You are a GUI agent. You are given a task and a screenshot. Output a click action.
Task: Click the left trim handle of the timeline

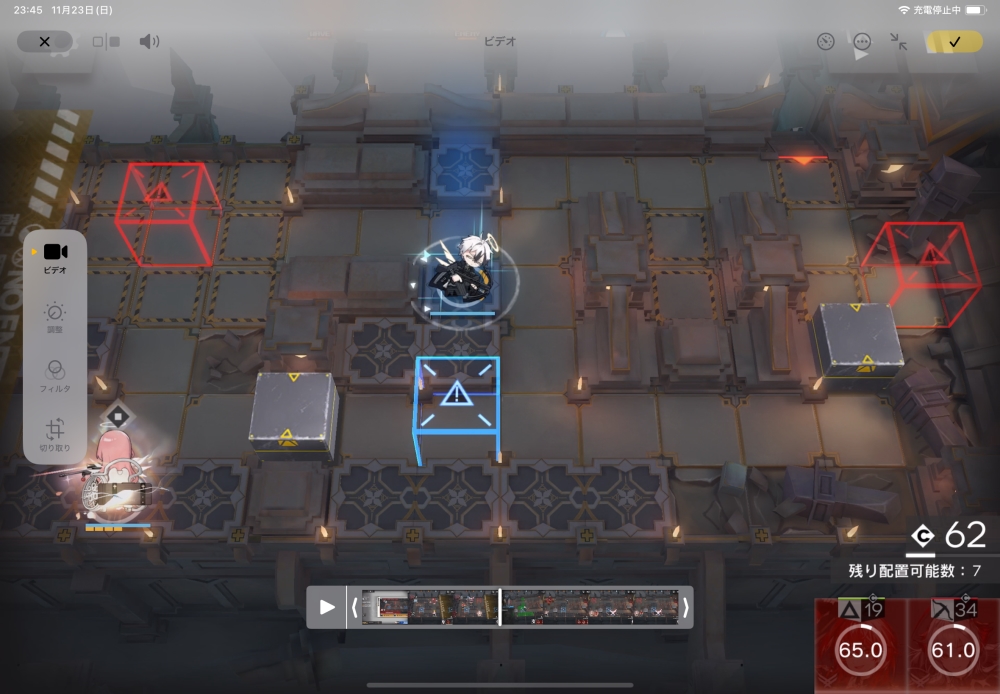(x=354, y=607)
